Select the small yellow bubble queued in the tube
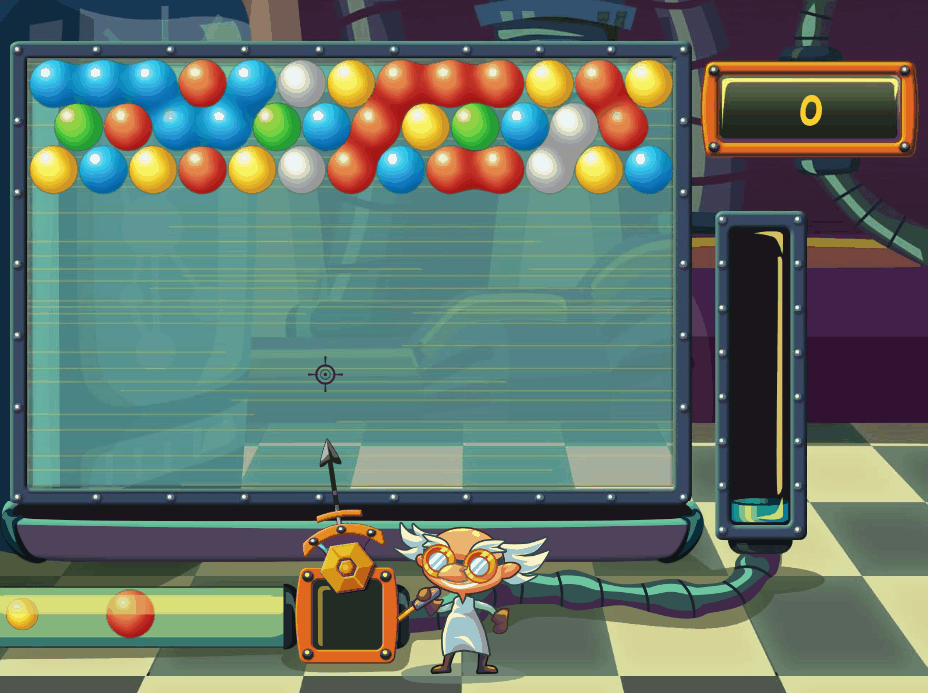The width and height of the screenshot is (928, 693). coord(22,613)
